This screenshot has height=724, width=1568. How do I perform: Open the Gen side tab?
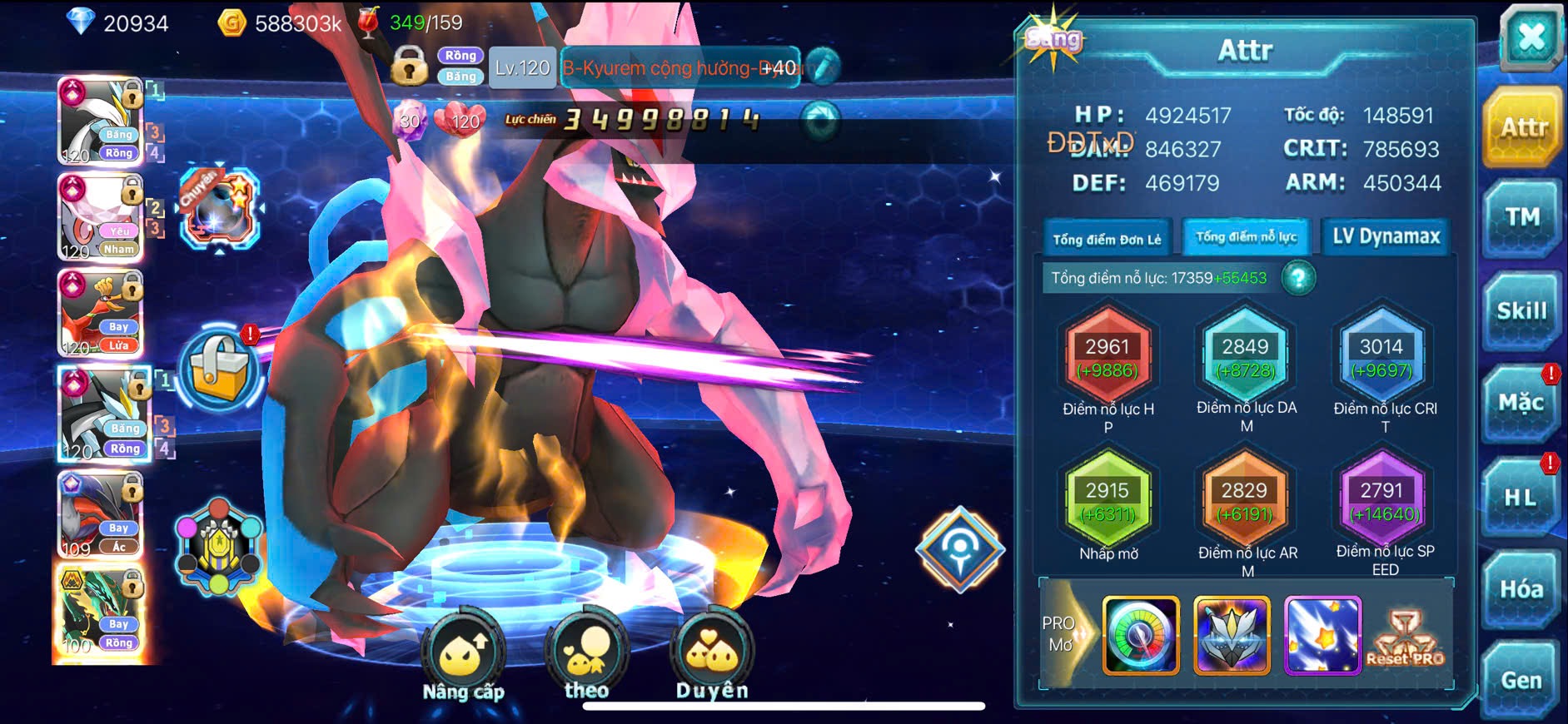pyautogui.click(x=1521, y=680)
